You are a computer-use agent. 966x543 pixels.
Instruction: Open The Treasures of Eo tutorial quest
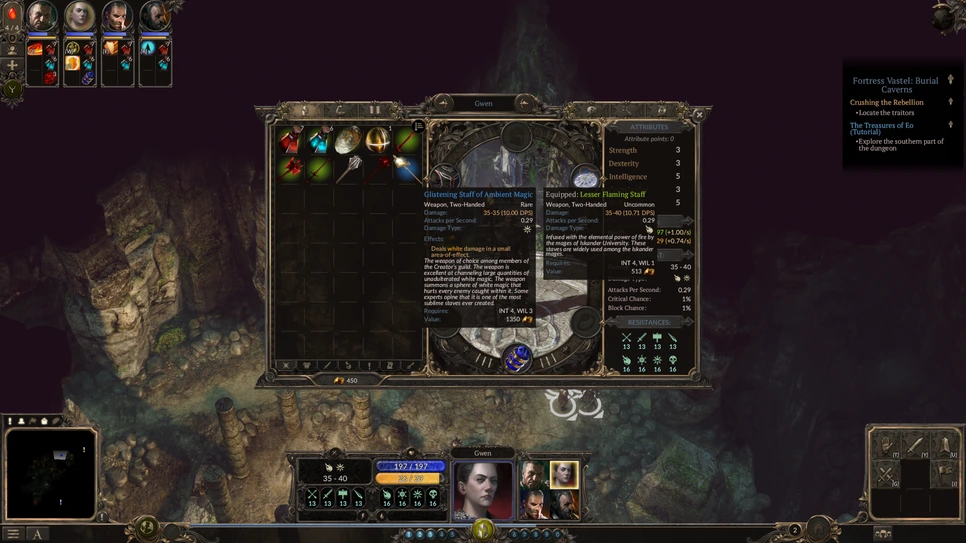(881, 129)
